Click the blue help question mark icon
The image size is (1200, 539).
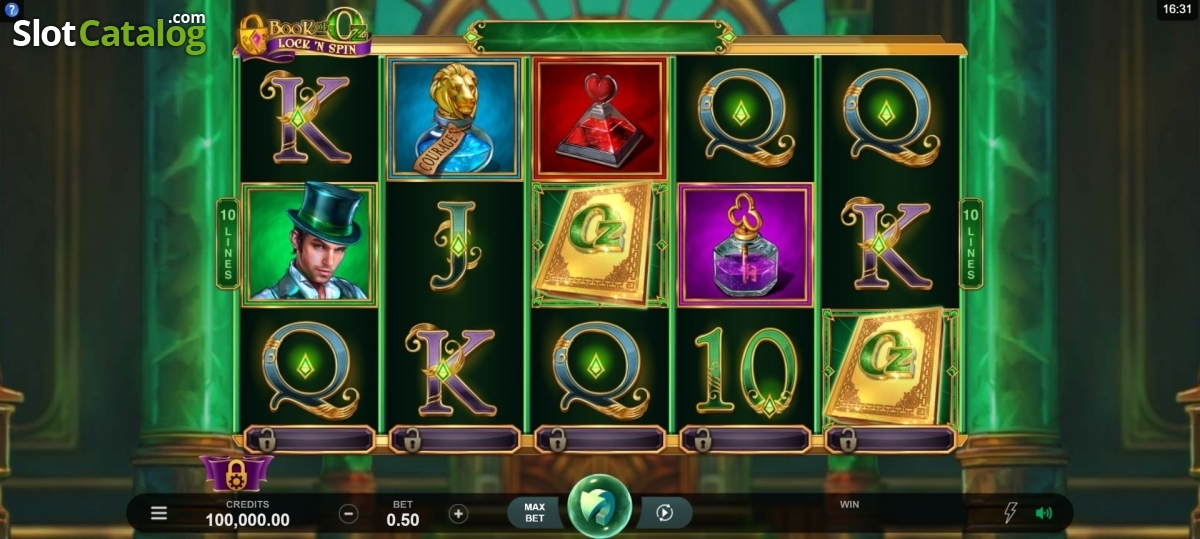pyautogui.click(x=12, y=9)
